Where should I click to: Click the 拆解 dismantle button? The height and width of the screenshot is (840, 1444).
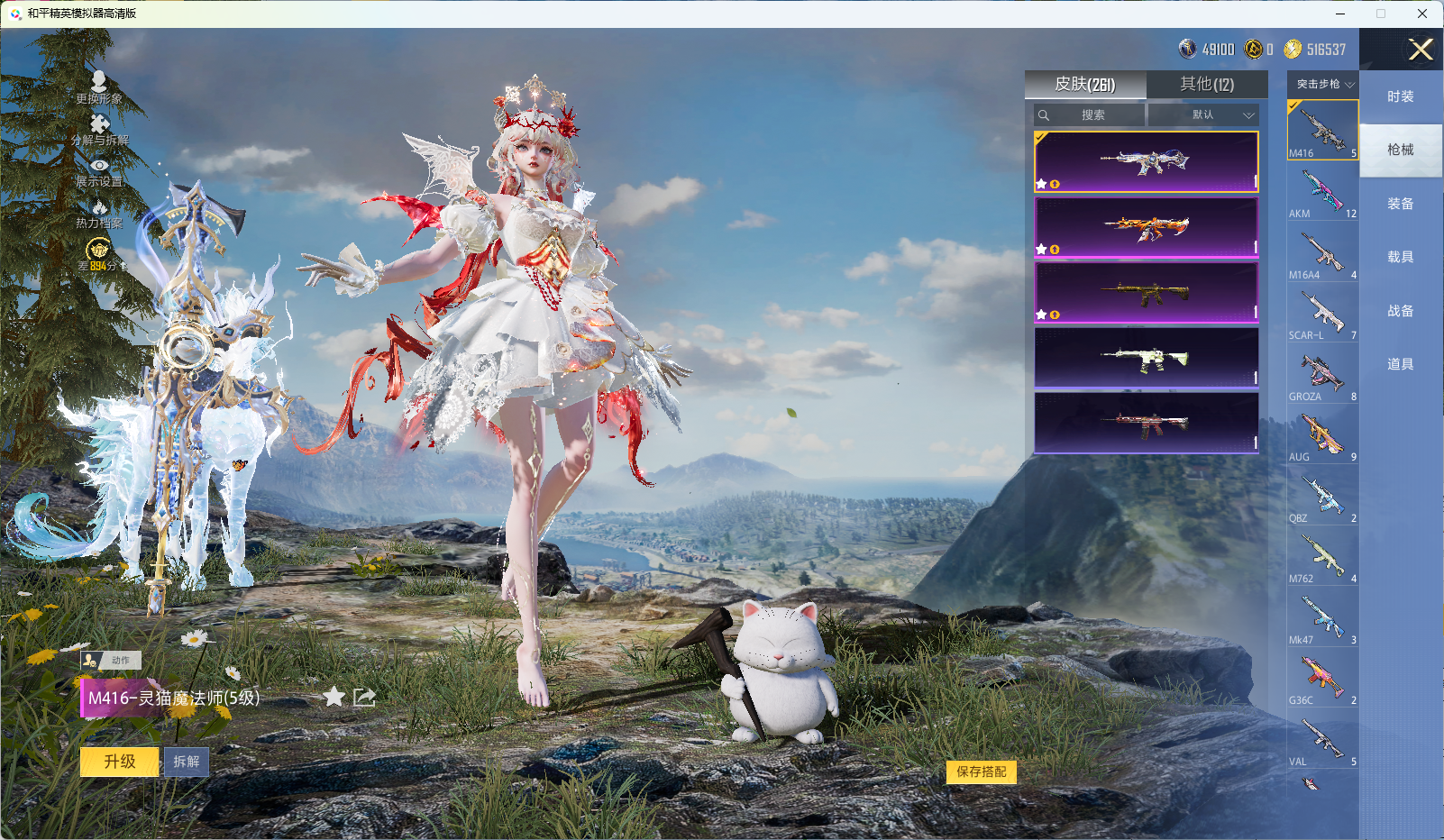click(187, 762)
